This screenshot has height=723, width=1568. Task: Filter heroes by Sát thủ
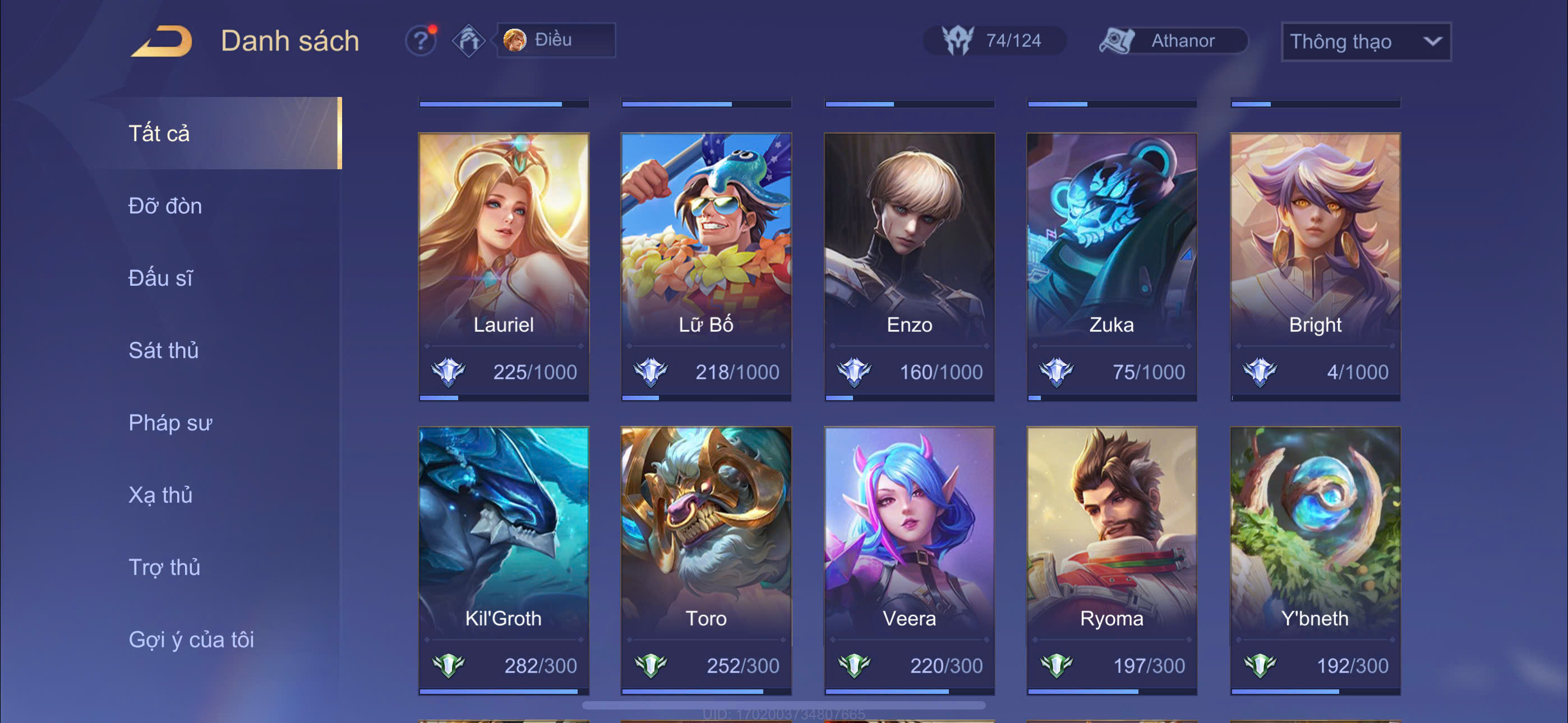(164, 350)
